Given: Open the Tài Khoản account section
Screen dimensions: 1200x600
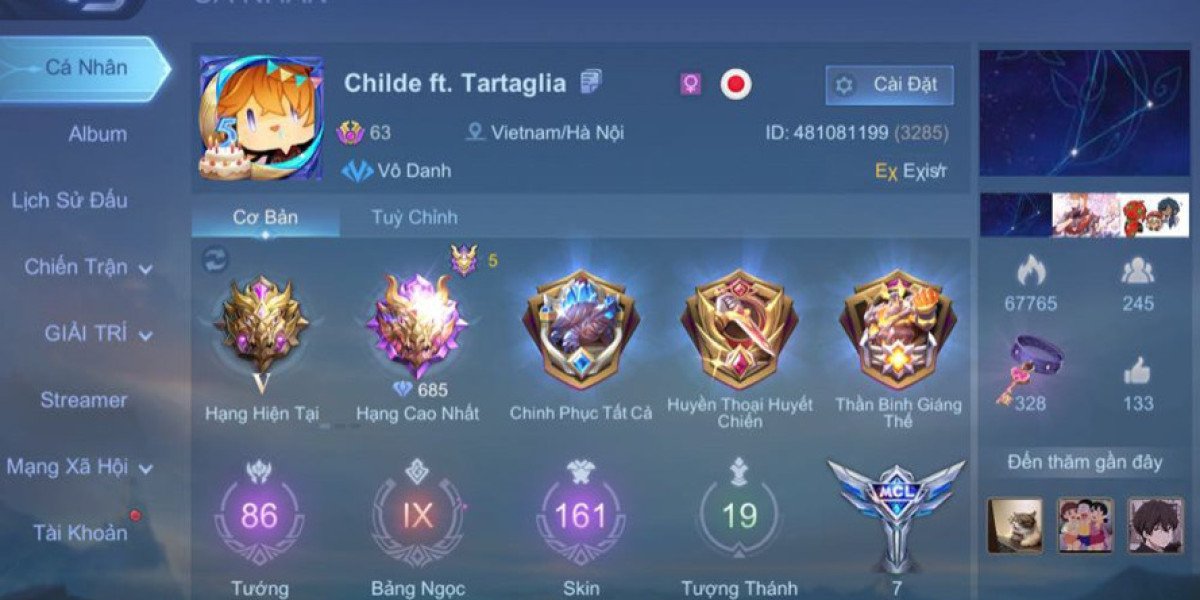Looking at the screenshot, I should click(x=80, y=533).
